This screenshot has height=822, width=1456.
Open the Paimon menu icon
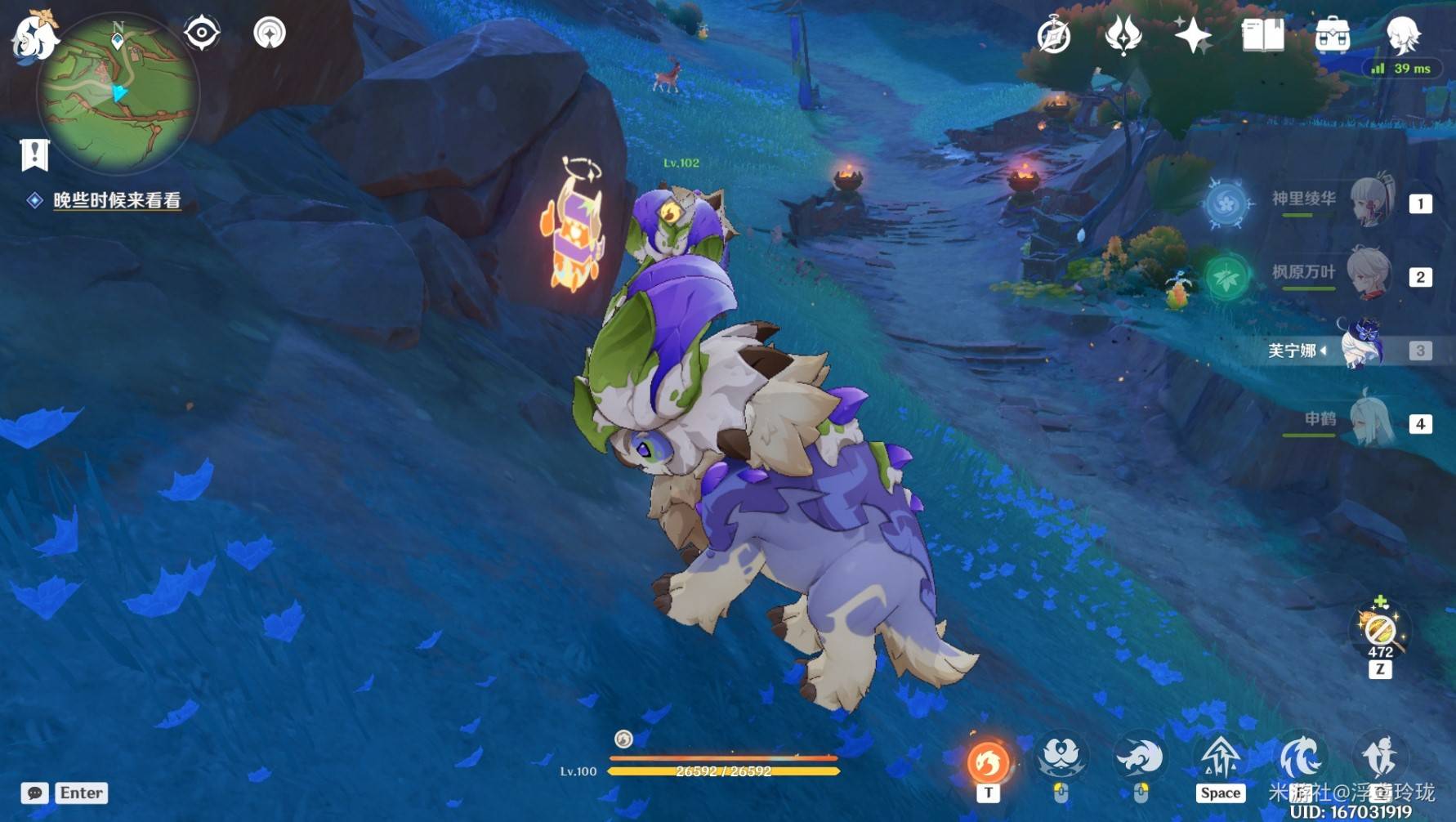point(34,35)
